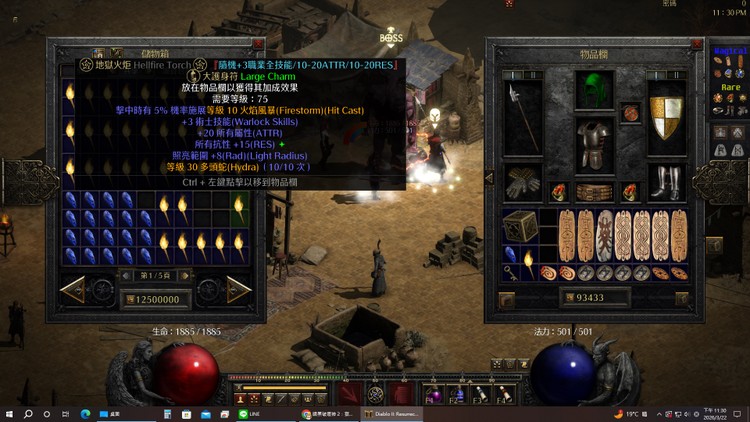Close the stash window

[259, 45]
